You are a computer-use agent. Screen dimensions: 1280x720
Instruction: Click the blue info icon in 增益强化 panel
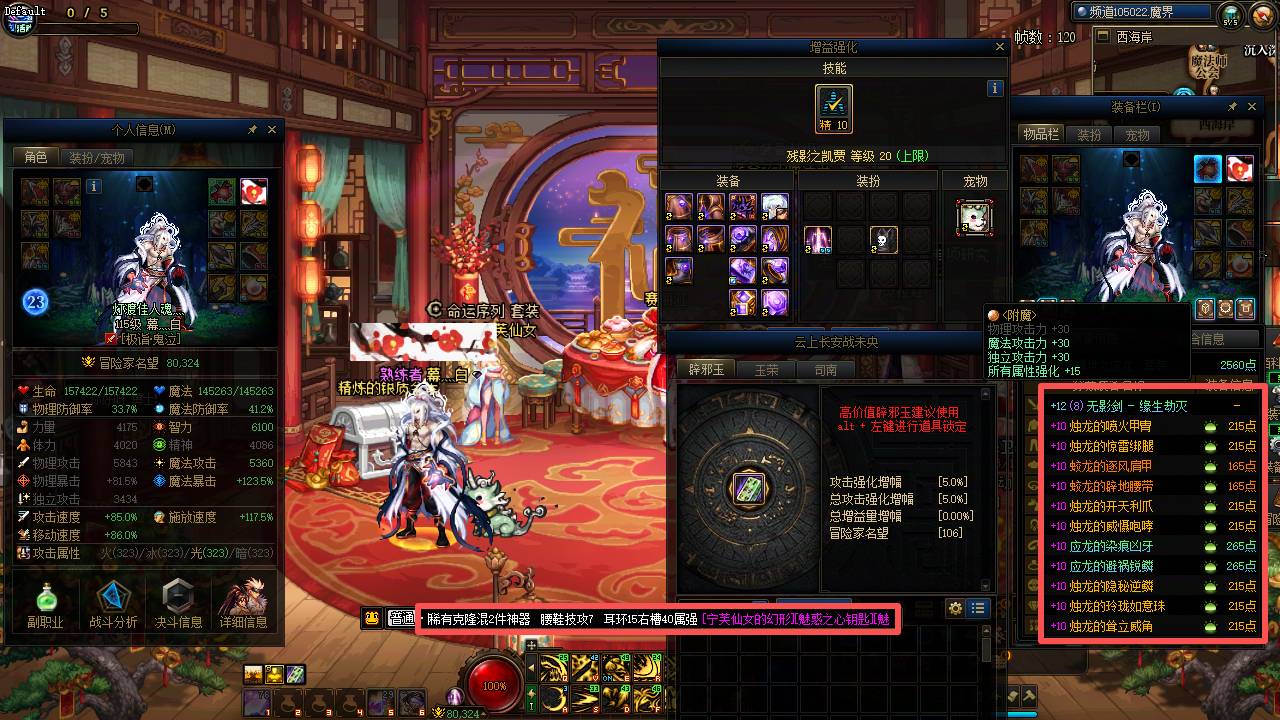point(994,88)
